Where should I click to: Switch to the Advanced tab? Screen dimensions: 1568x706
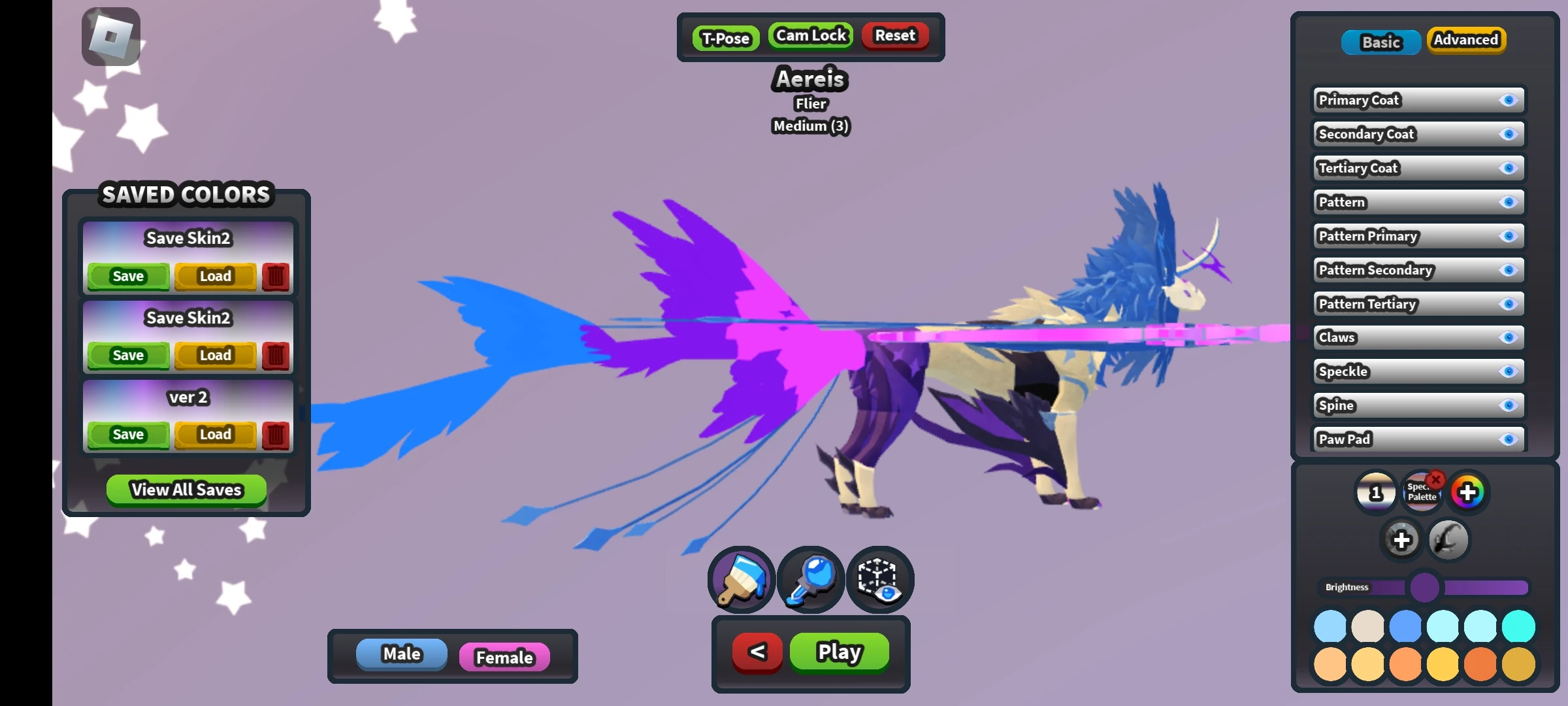[x=1466, y=40]
